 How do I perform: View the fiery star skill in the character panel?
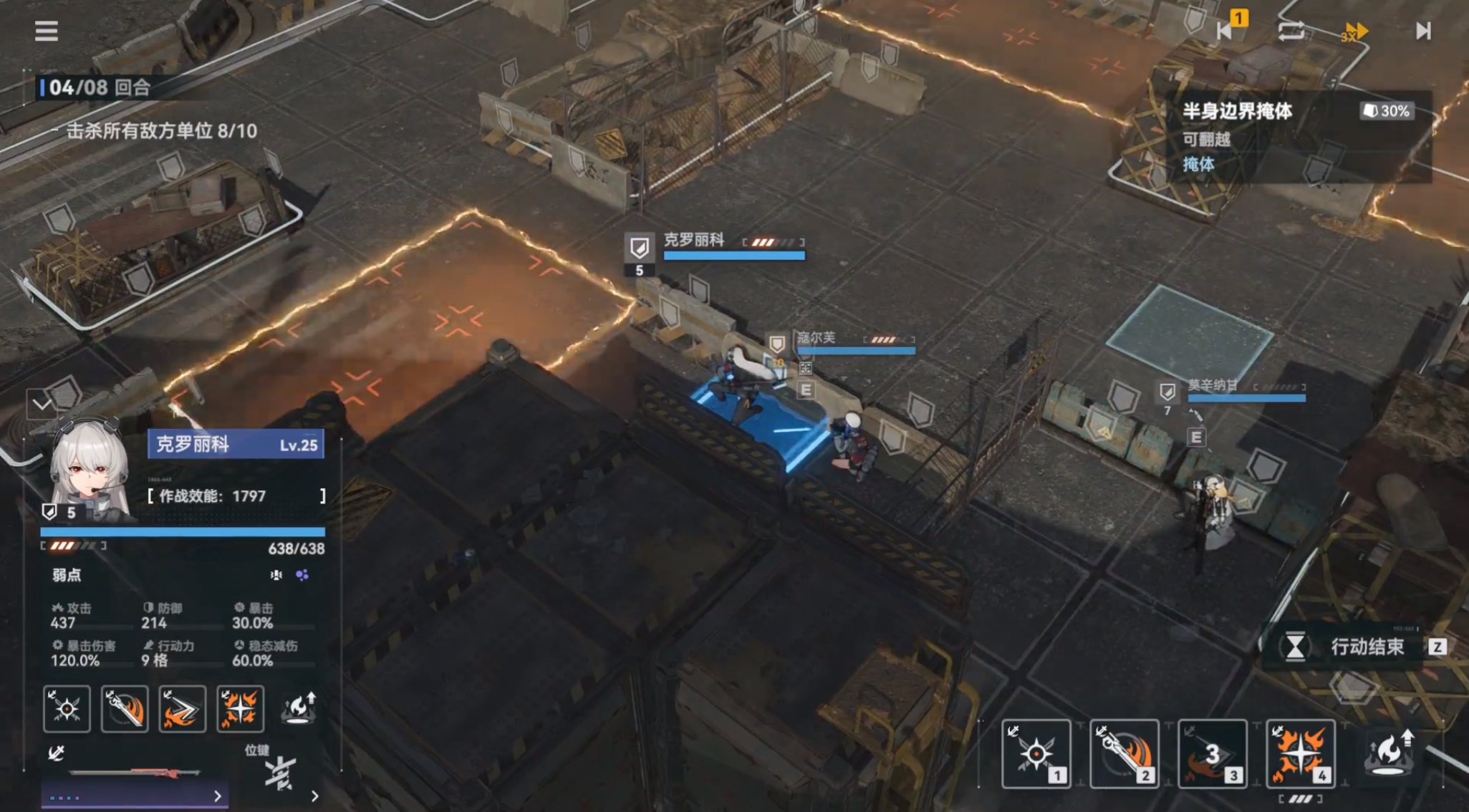pos(240,709)
